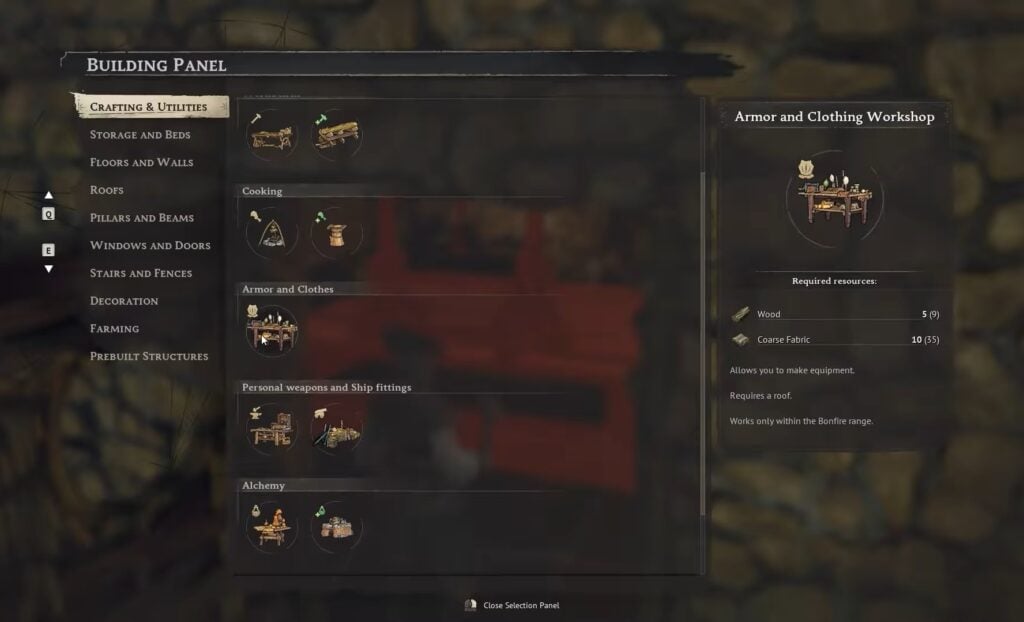Select the Armor and Clothing Workshop icon
Viewport: 1024px width, 622px height.
271,331
